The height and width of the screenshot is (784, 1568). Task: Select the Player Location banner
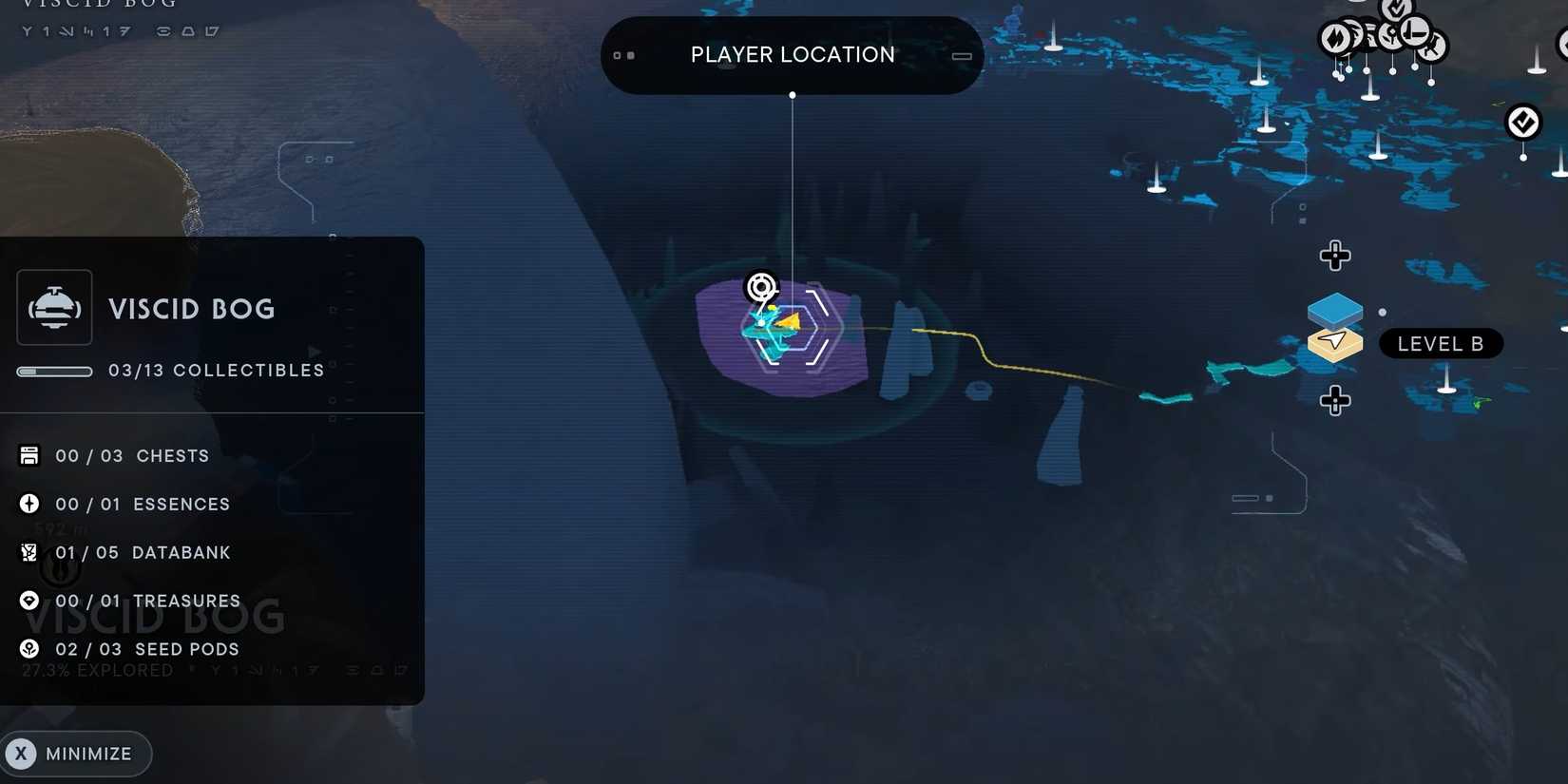pos(792,54)
